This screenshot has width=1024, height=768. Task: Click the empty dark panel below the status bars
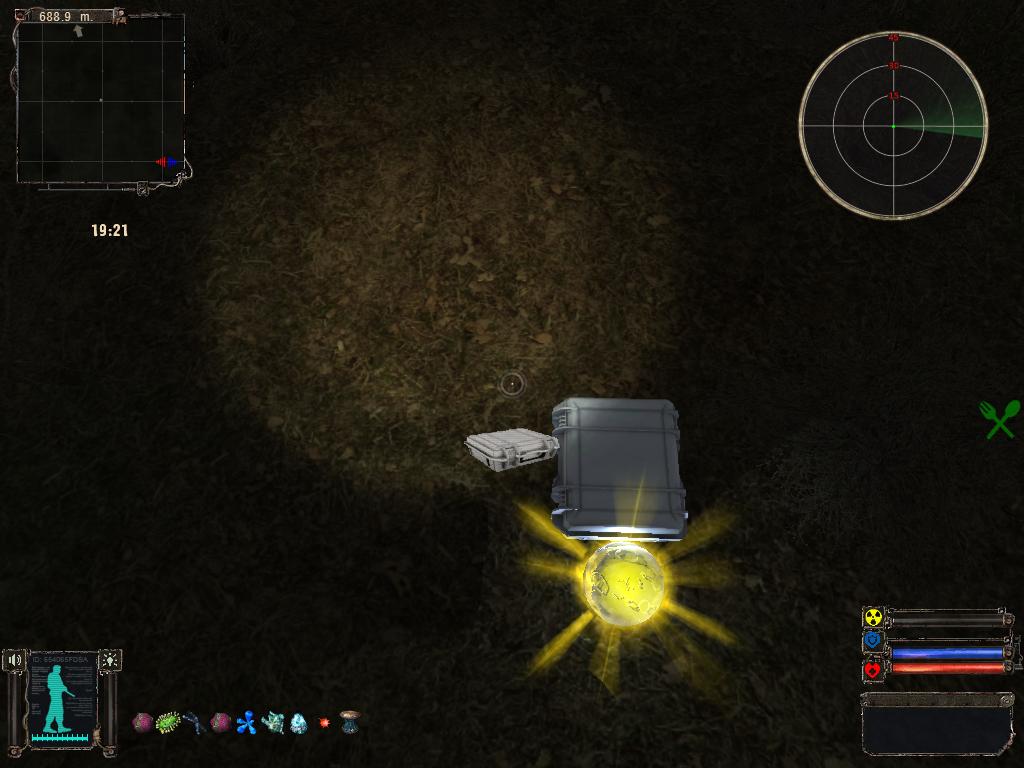(935, 725)
